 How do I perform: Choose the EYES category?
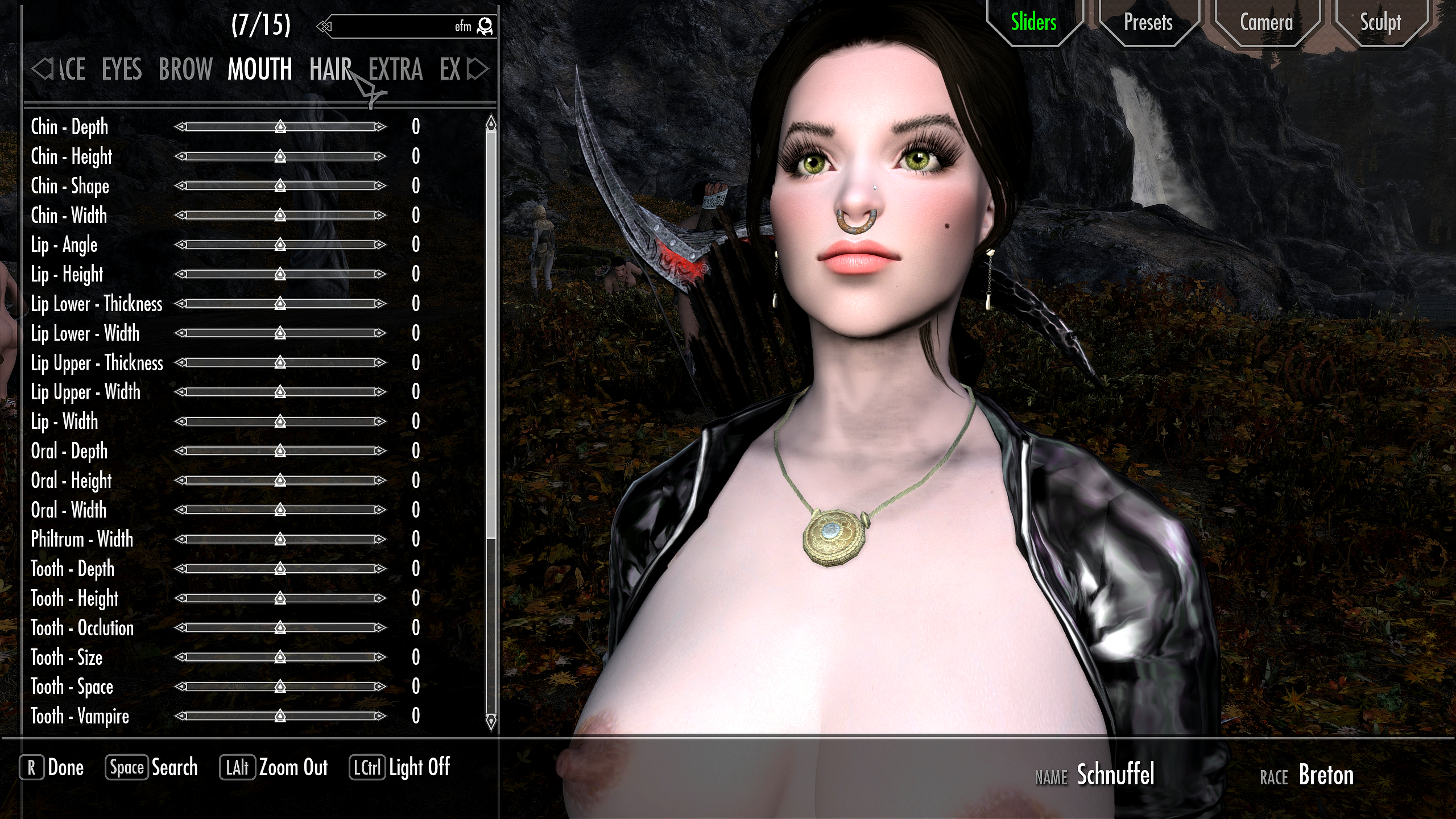pos(122,69)
